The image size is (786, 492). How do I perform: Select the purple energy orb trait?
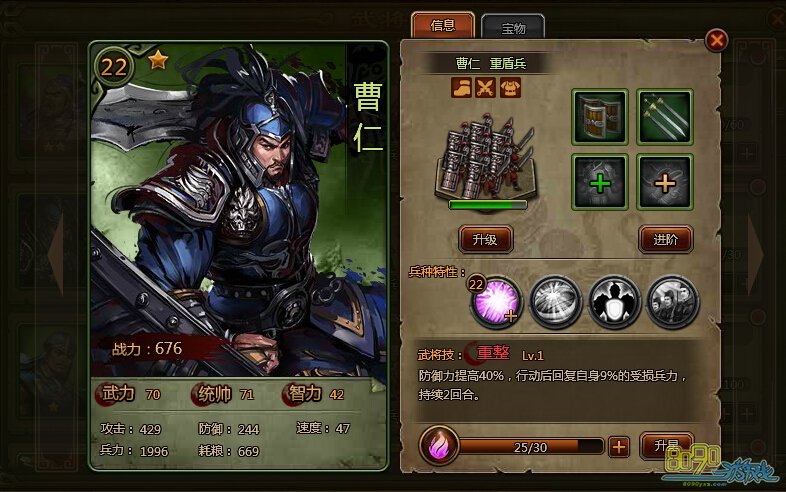point(497,299)
